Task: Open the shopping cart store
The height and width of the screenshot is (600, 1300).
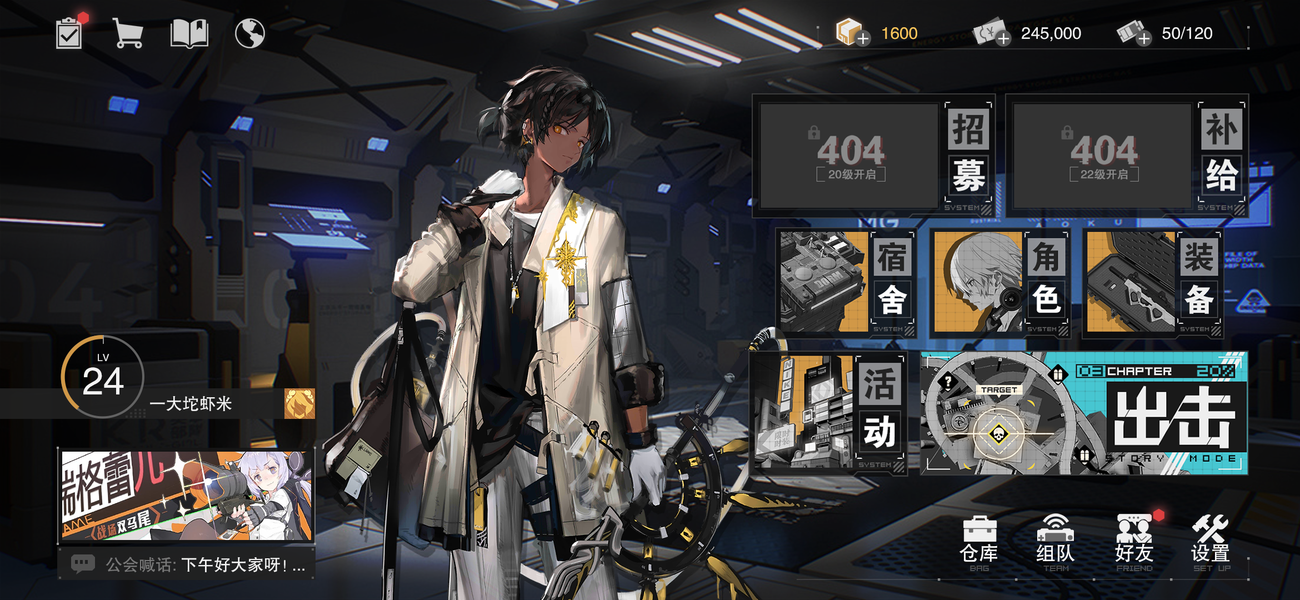Action: (x=127, y=34)
